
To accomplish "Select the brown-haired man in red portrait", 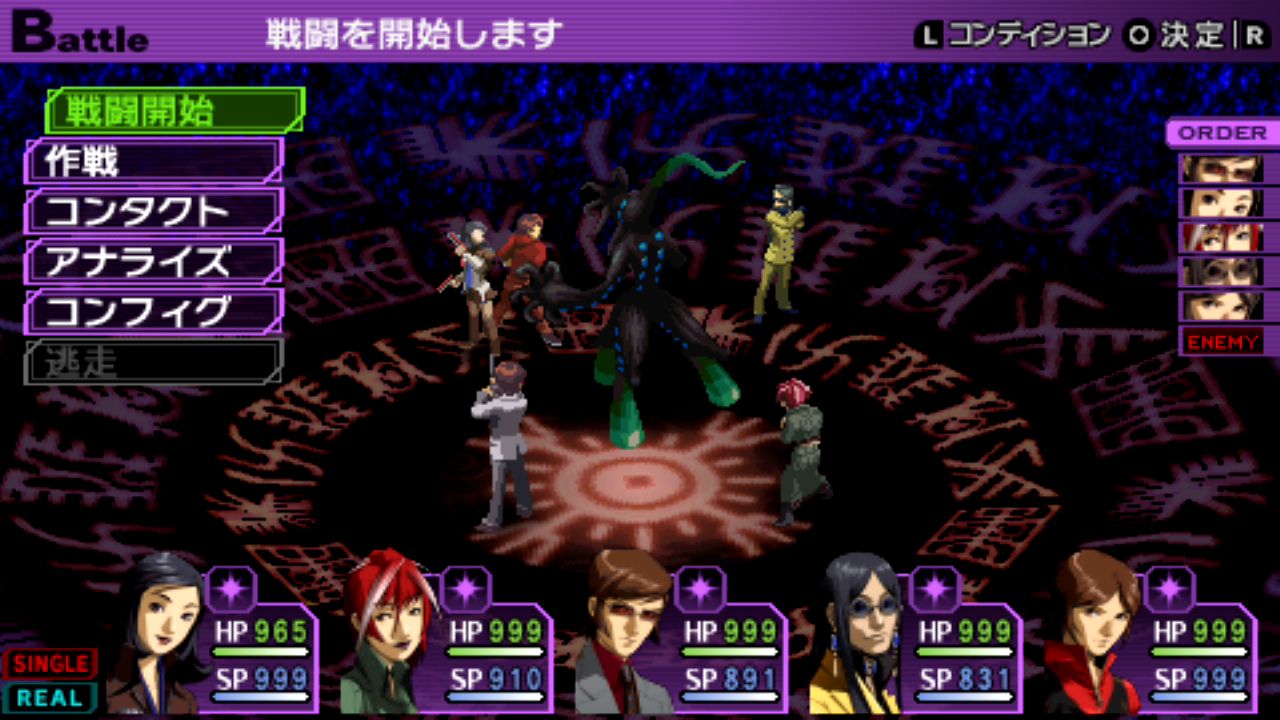I will (1095, 635).
